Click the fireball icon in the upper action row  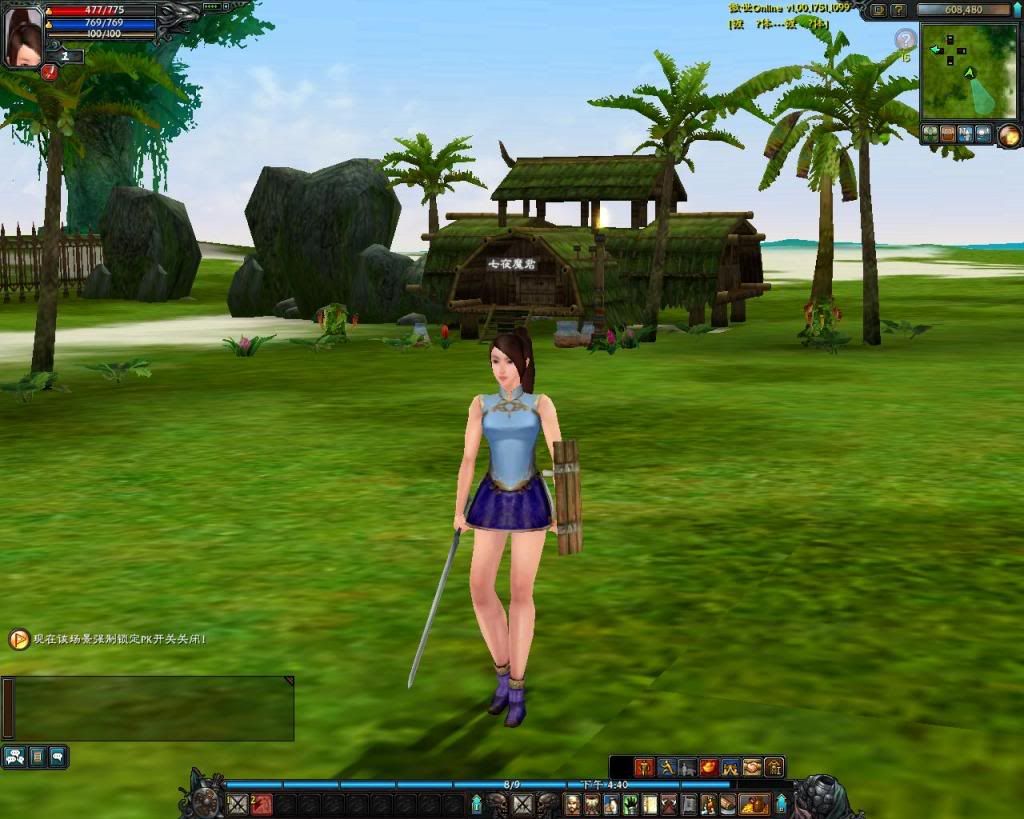click(708, 768)
